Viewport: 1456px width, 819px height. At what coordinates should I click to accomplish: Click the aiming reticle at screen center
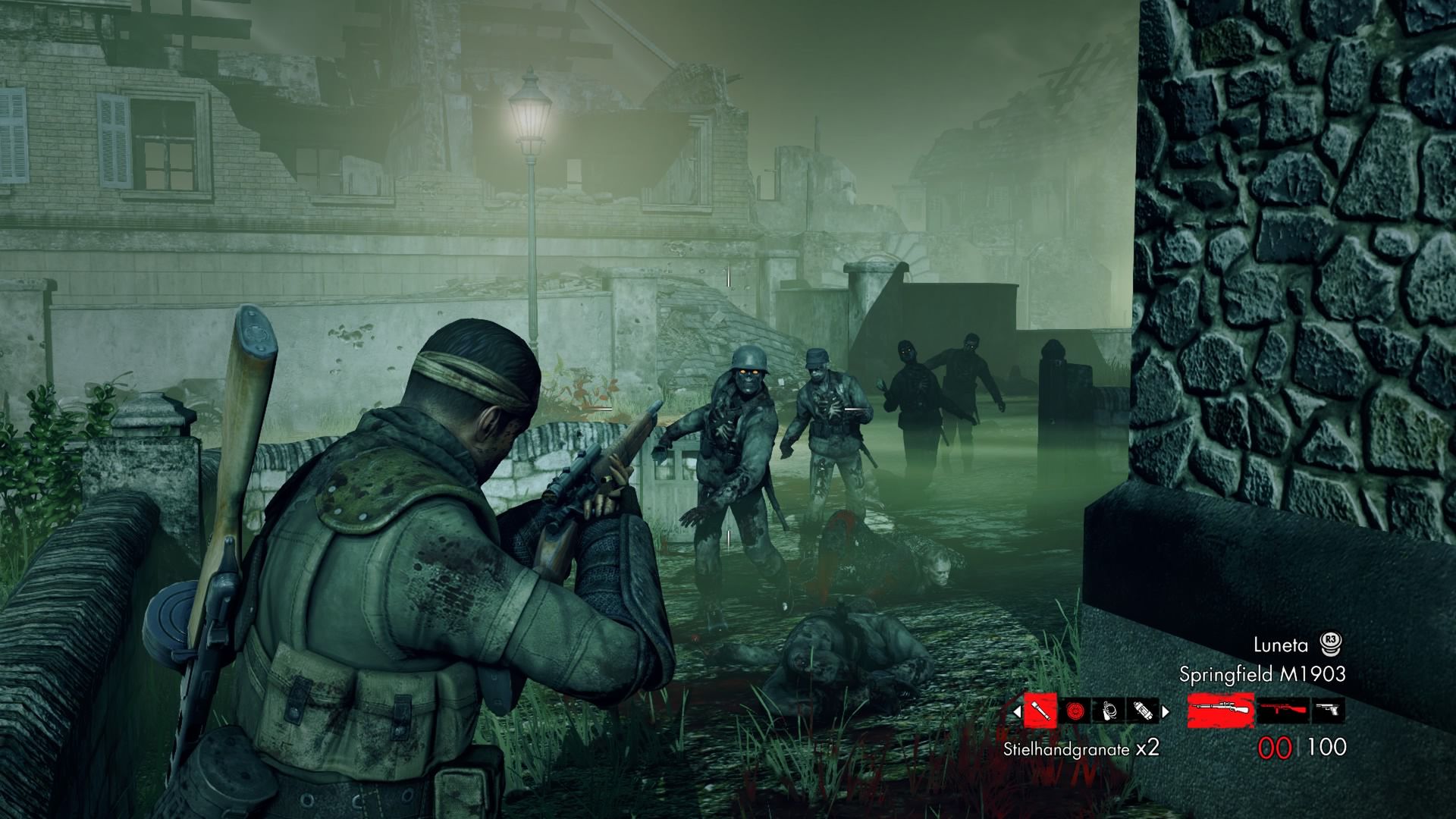click(x=728, y=409)
